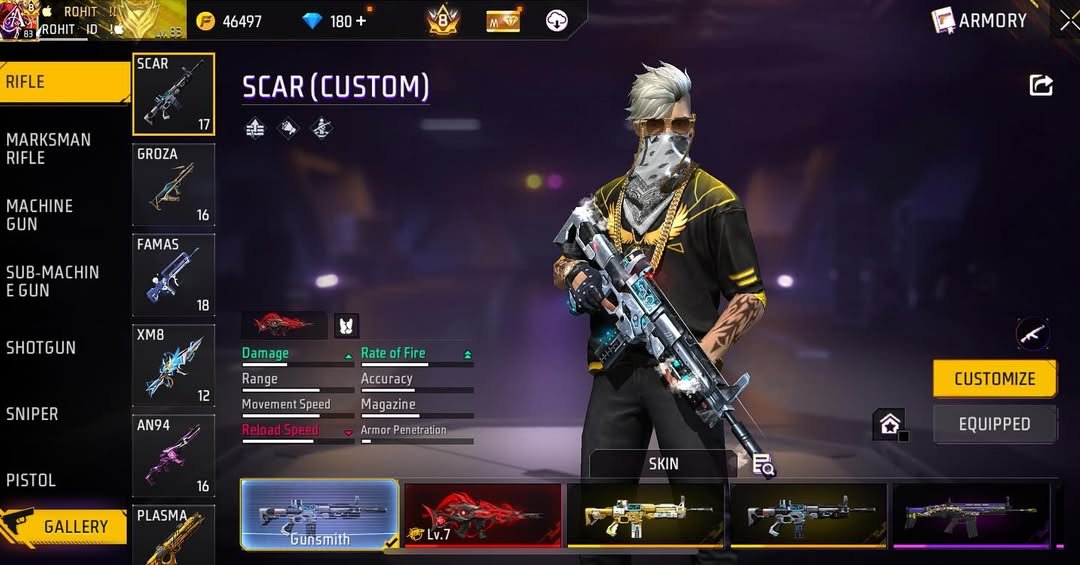1080x565 pixels.
Task: Choose the FAMAS weapon tile
Action: [x=173, y=275]
